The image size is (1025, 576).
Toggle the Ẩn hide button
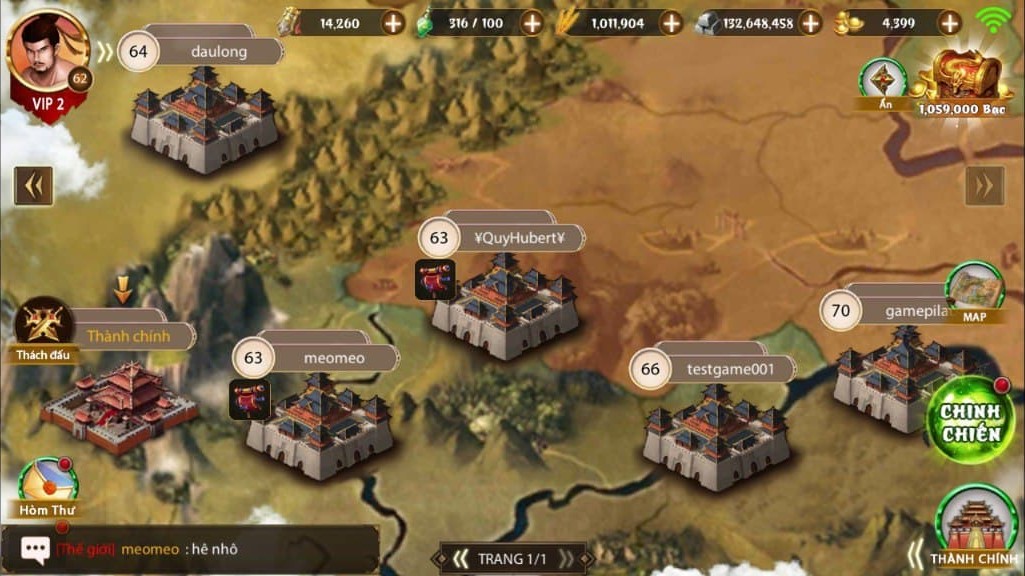point(883,82)
